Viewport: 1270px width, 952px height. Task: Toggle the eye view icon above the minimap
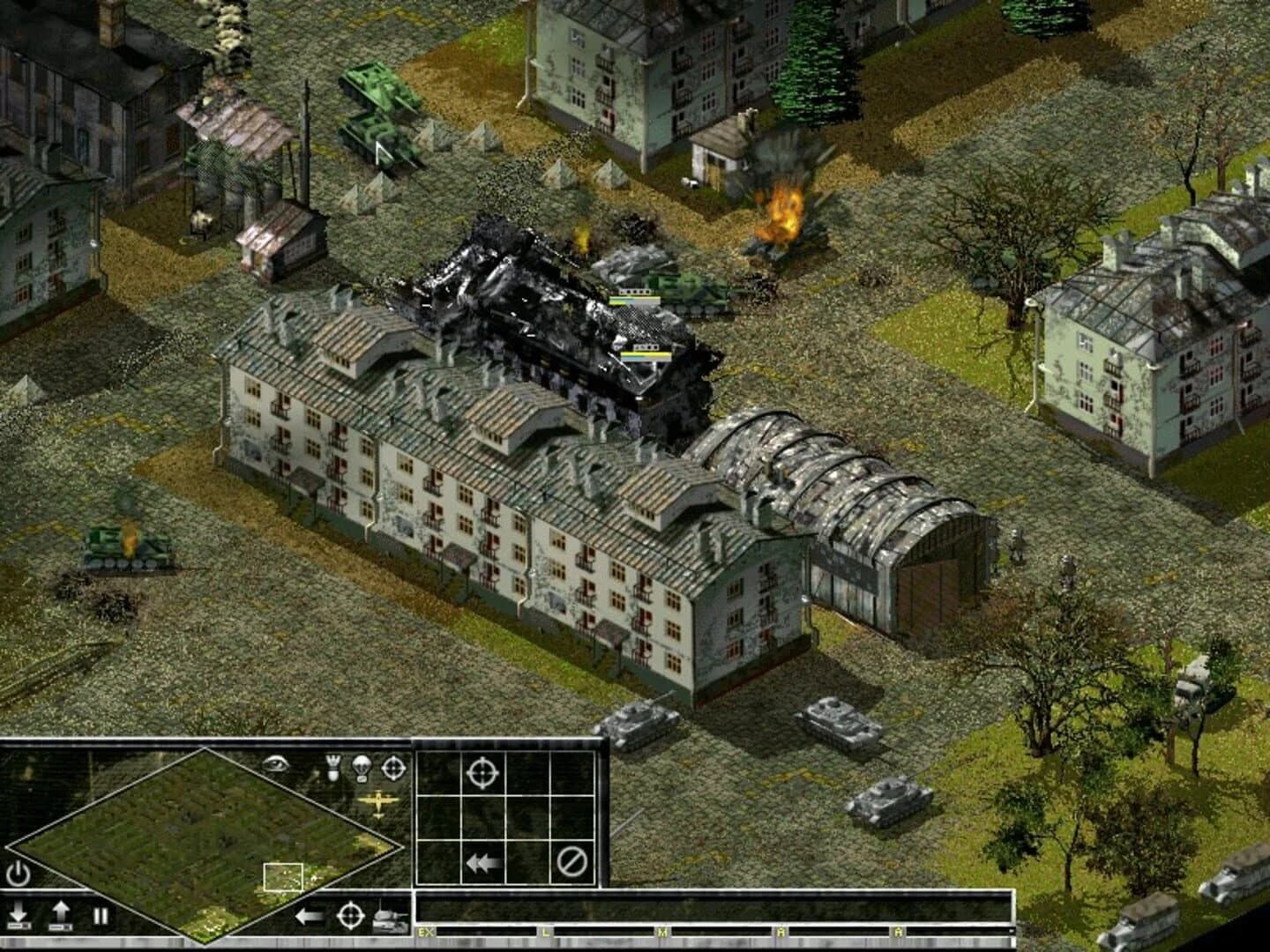point(276,763)
